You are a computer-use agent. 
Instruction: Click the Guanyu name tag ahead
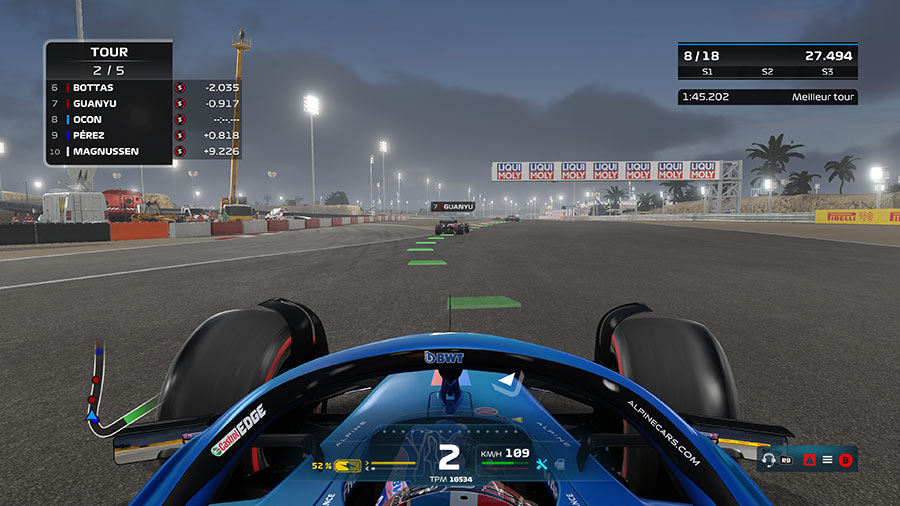tap(451, 206)
